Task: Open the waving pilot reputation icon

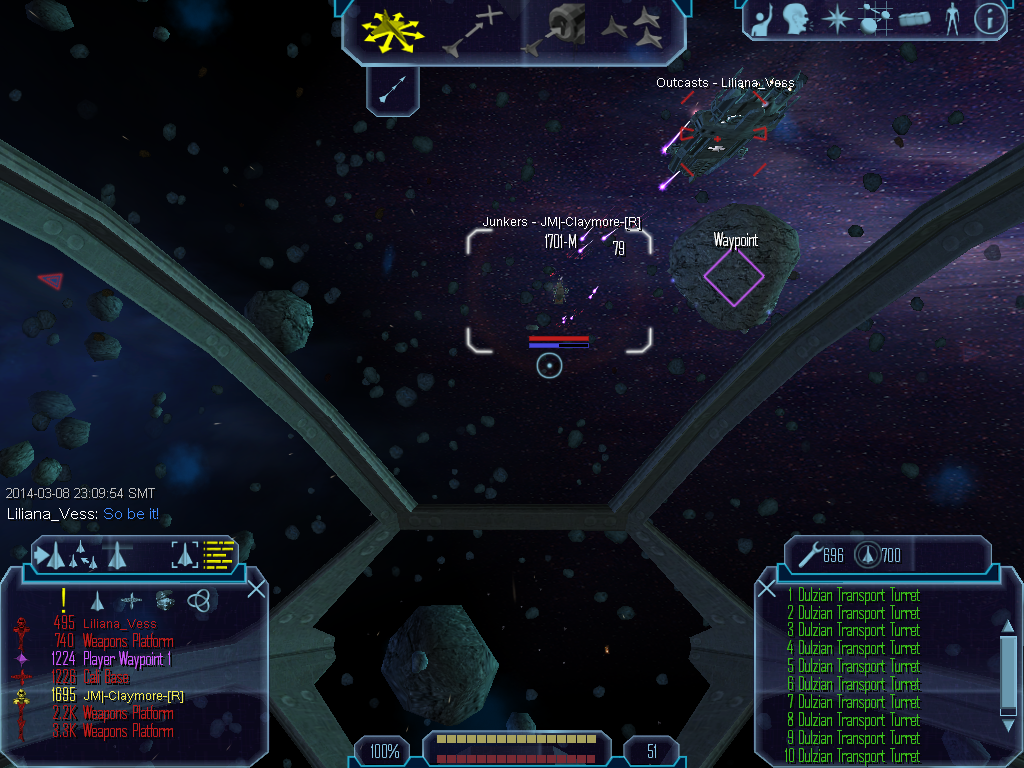Action: pyautogui.click(x=762, y=19)
